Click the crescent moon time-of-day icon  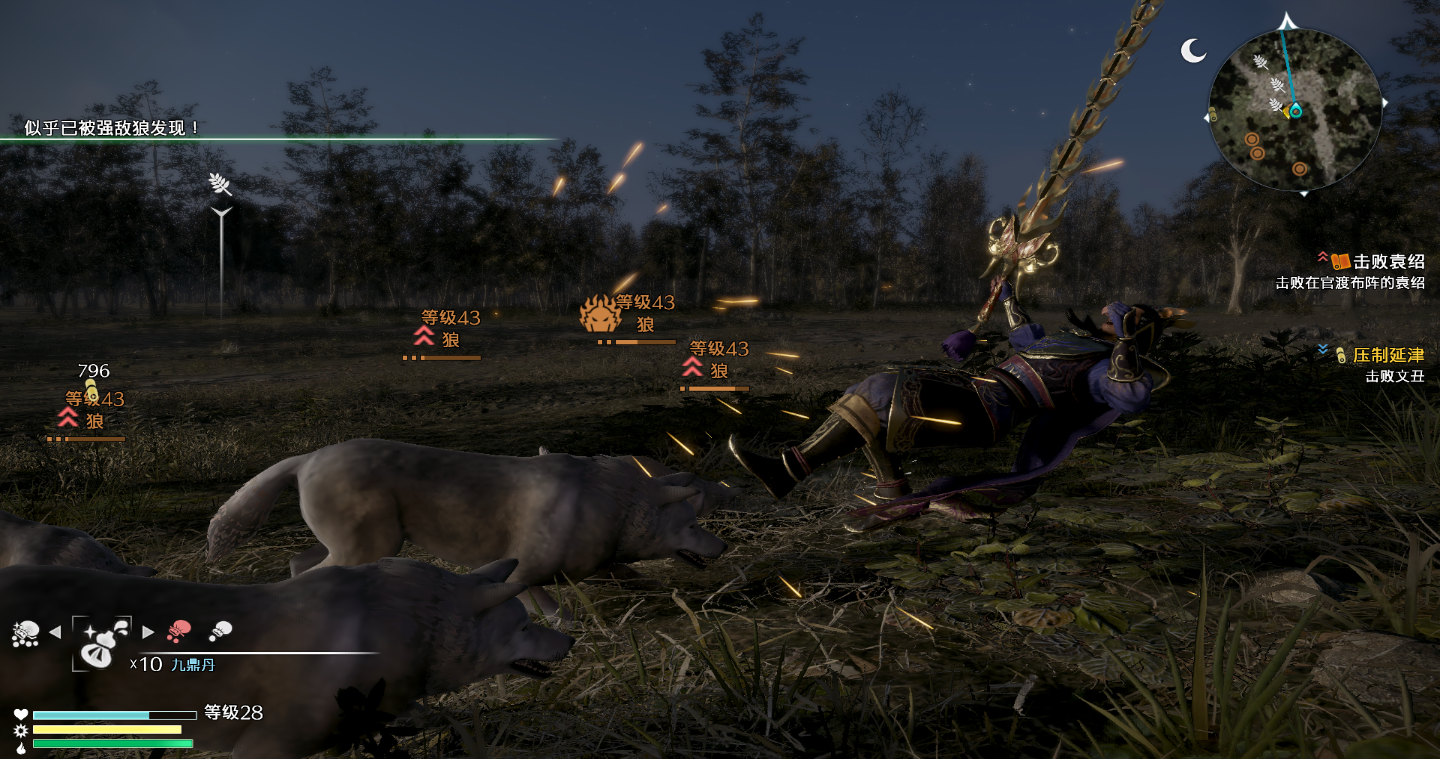tap(1193, 51)
